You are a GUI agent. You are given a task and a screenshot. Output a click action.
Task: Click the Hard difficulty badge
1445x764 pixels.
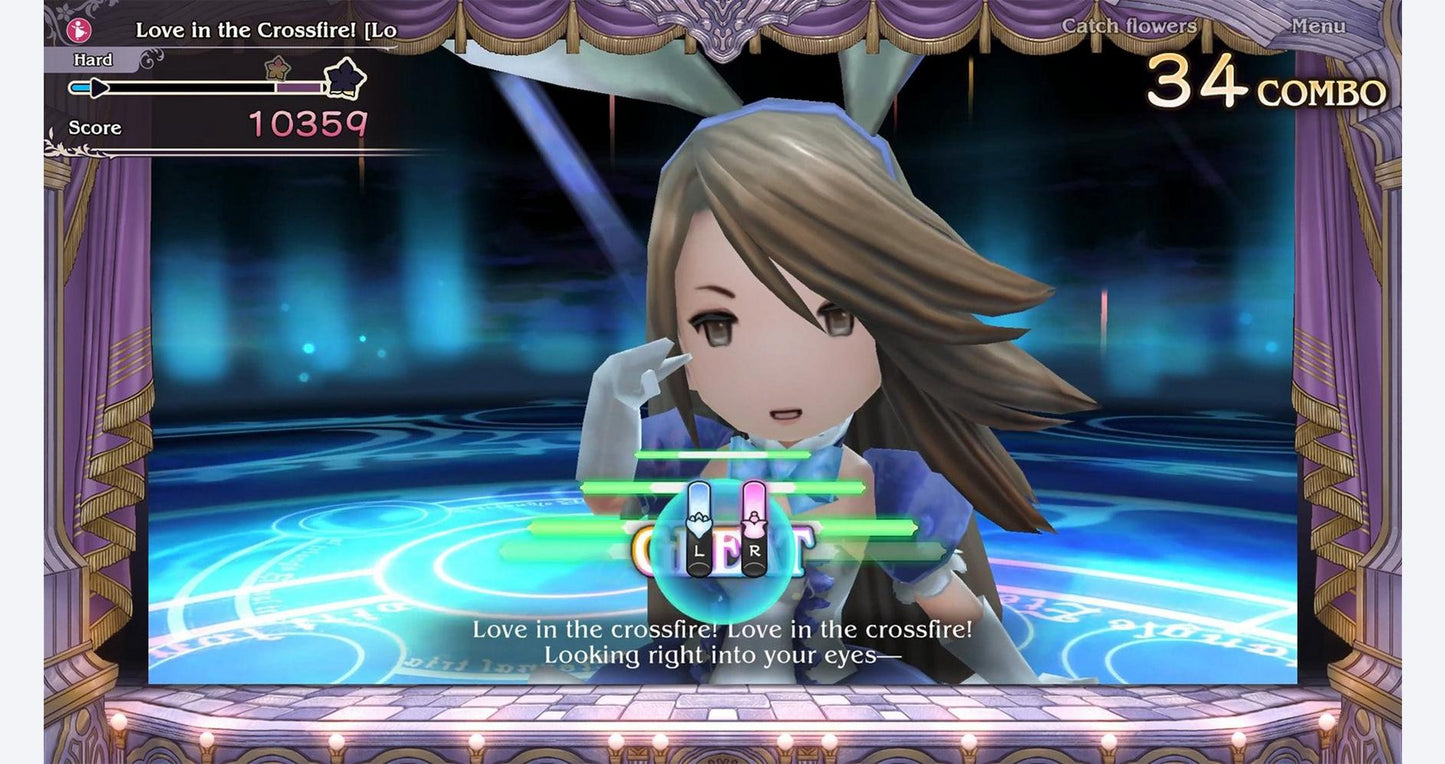pyautogui.click(x=92, y=60)
